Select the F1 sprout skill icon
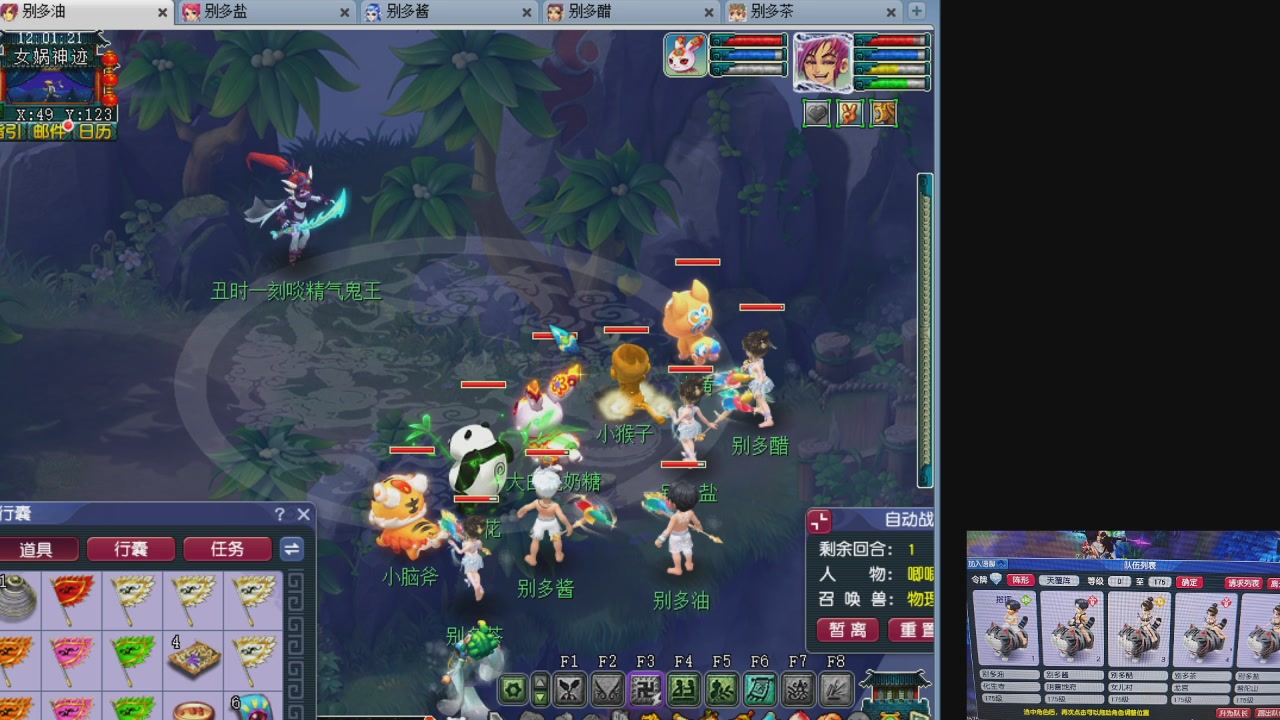 571,689
